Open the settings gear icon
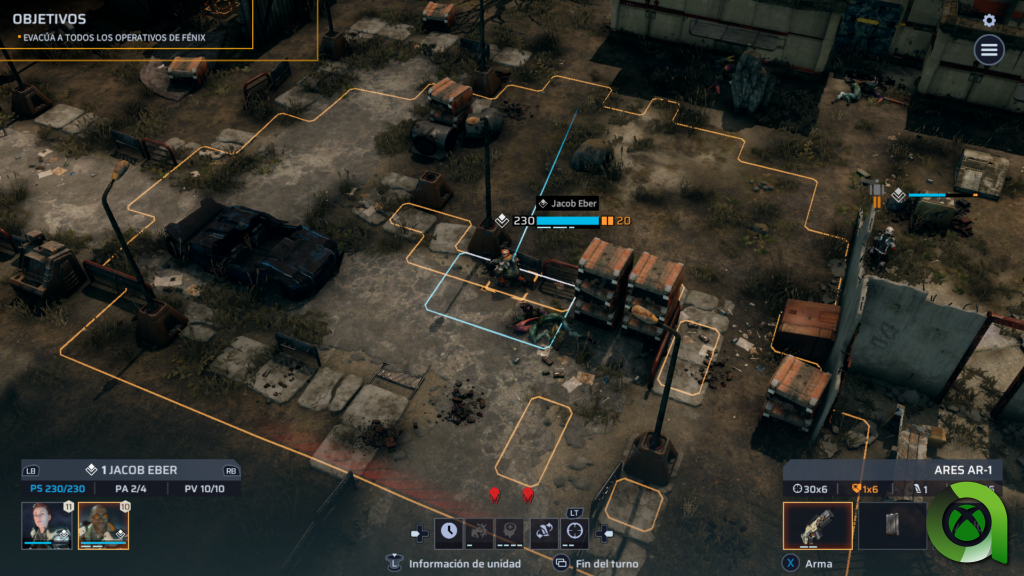The width and height of the screenshot is (1024, 576). (x=989, y=20)
